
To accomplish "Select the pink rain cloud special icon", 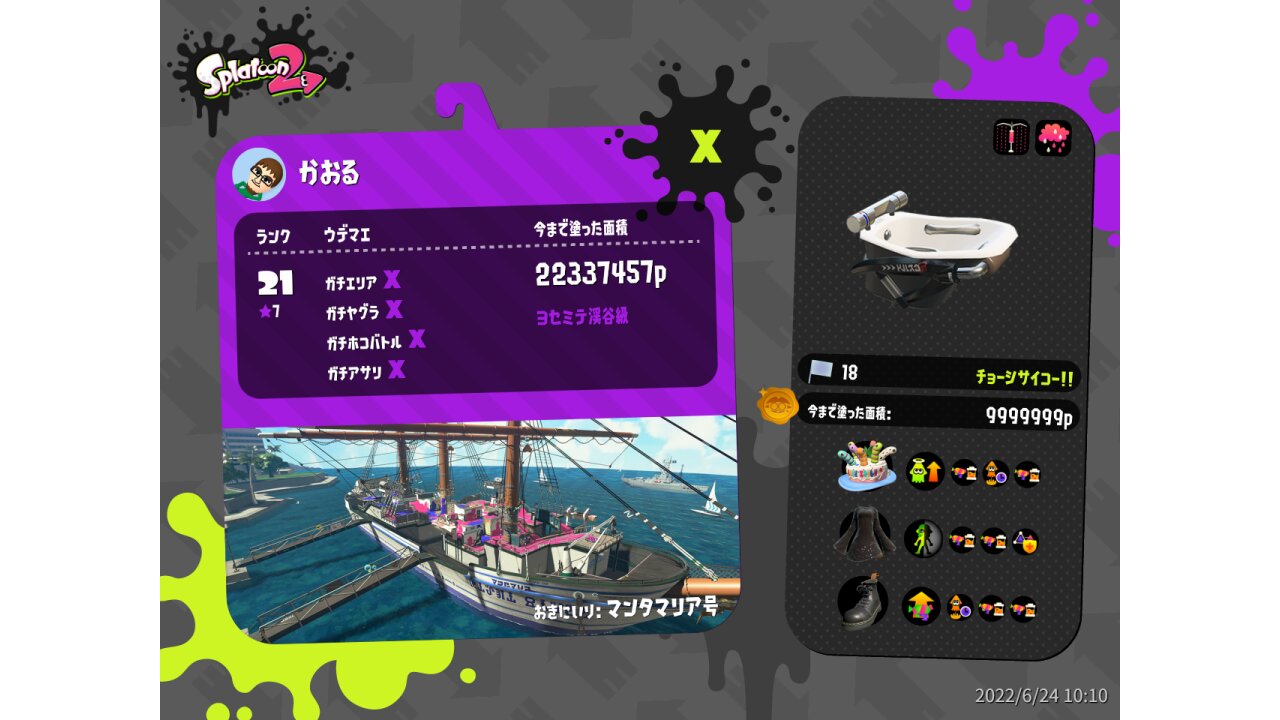I will pyautogui.click(x=1053, y=137).
